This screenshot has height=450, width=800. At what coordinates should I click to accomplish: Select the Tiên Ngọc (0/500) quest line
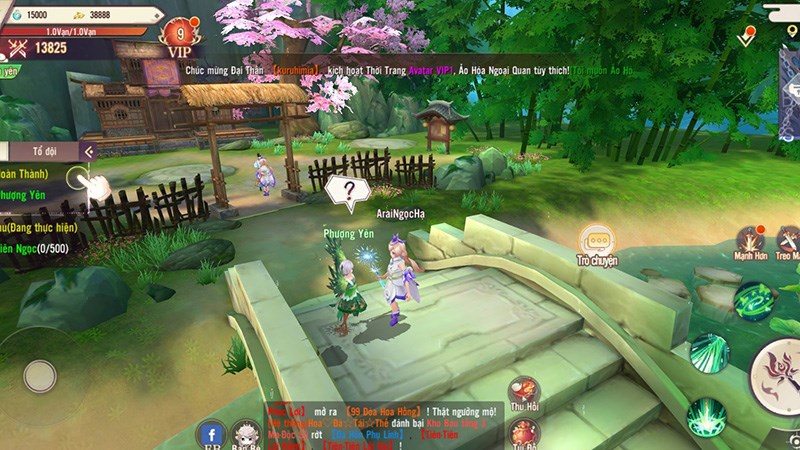tap(30, 248)
